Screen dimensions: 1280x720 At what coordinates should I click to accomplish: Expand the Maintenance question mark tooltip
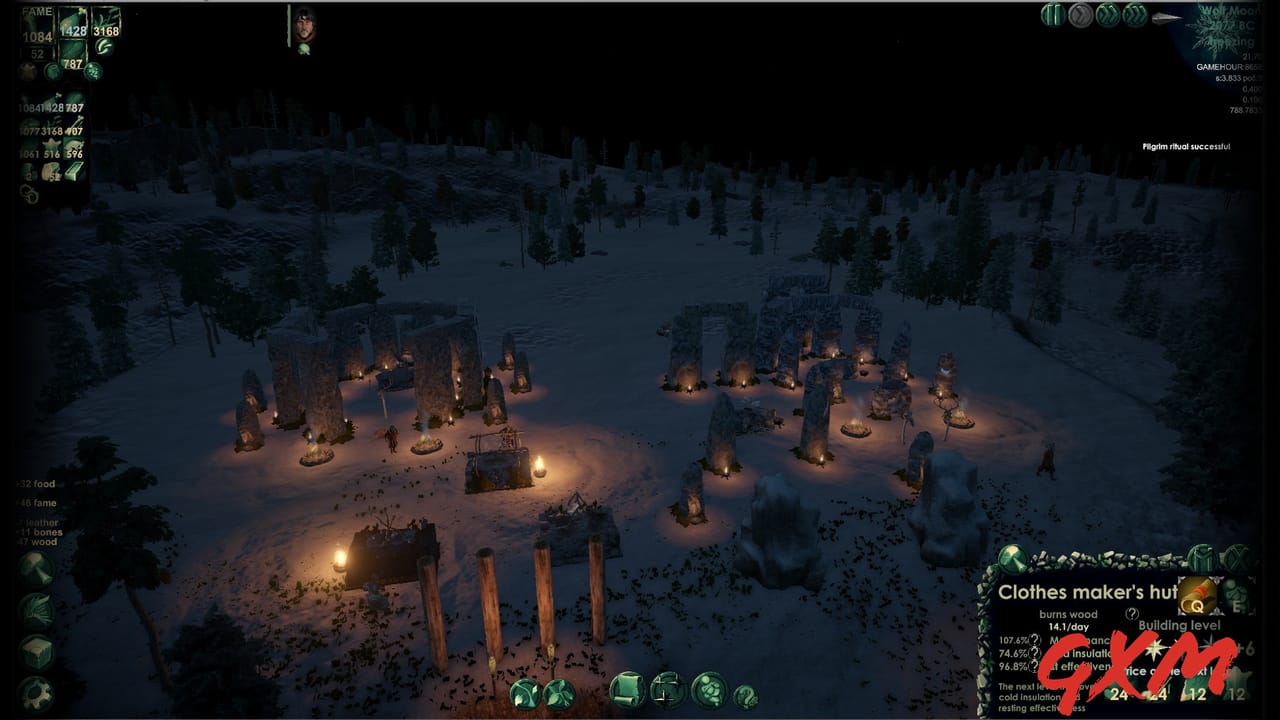[x=1034, y=641]
